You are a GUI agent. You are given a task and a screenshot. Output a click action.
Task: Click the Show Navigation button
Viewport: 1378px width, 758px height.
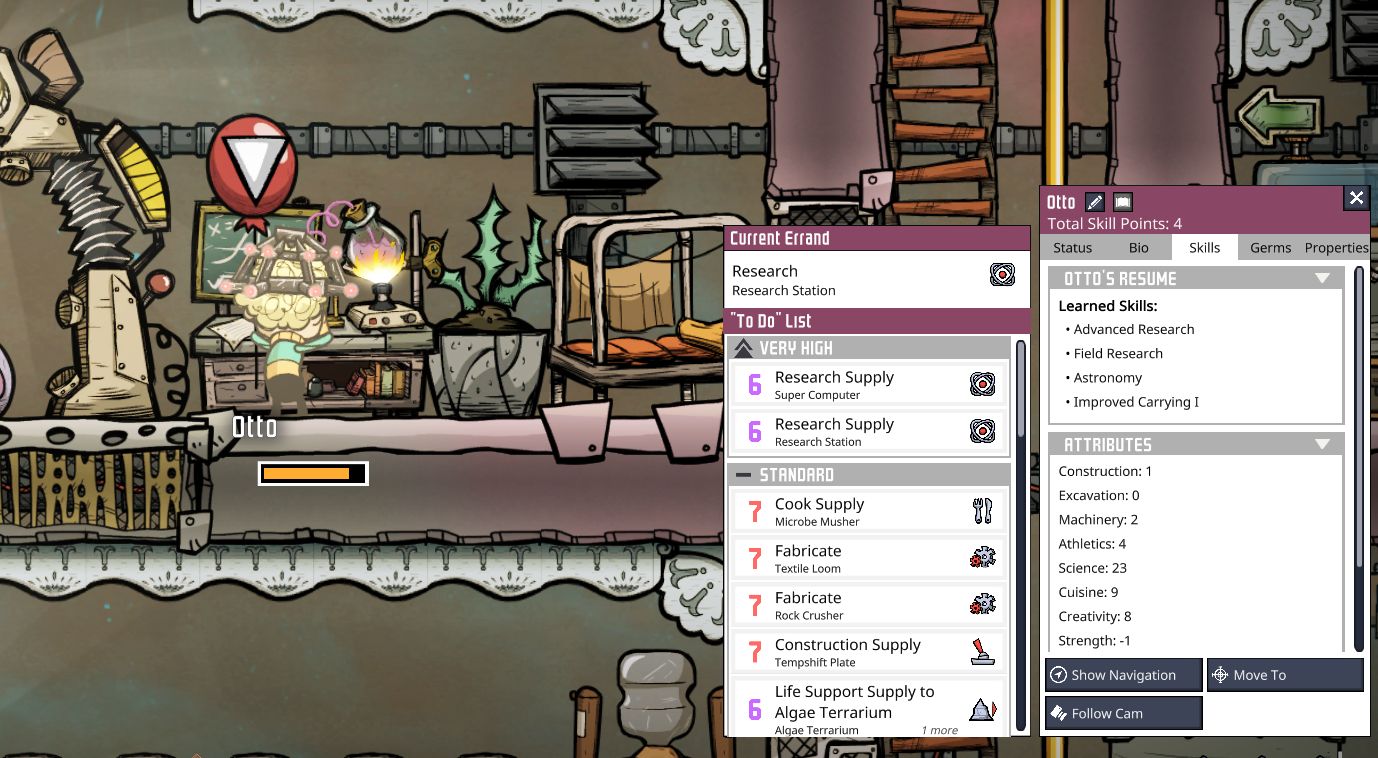point(1123,675)
